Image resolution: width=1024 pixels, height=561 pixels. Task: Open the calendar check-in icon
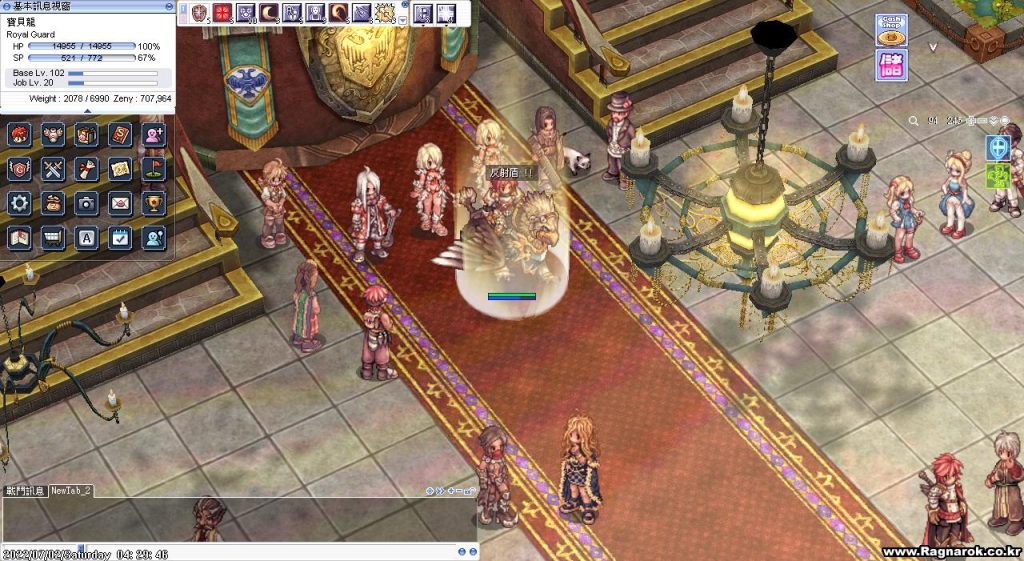[x=120, y=237]
